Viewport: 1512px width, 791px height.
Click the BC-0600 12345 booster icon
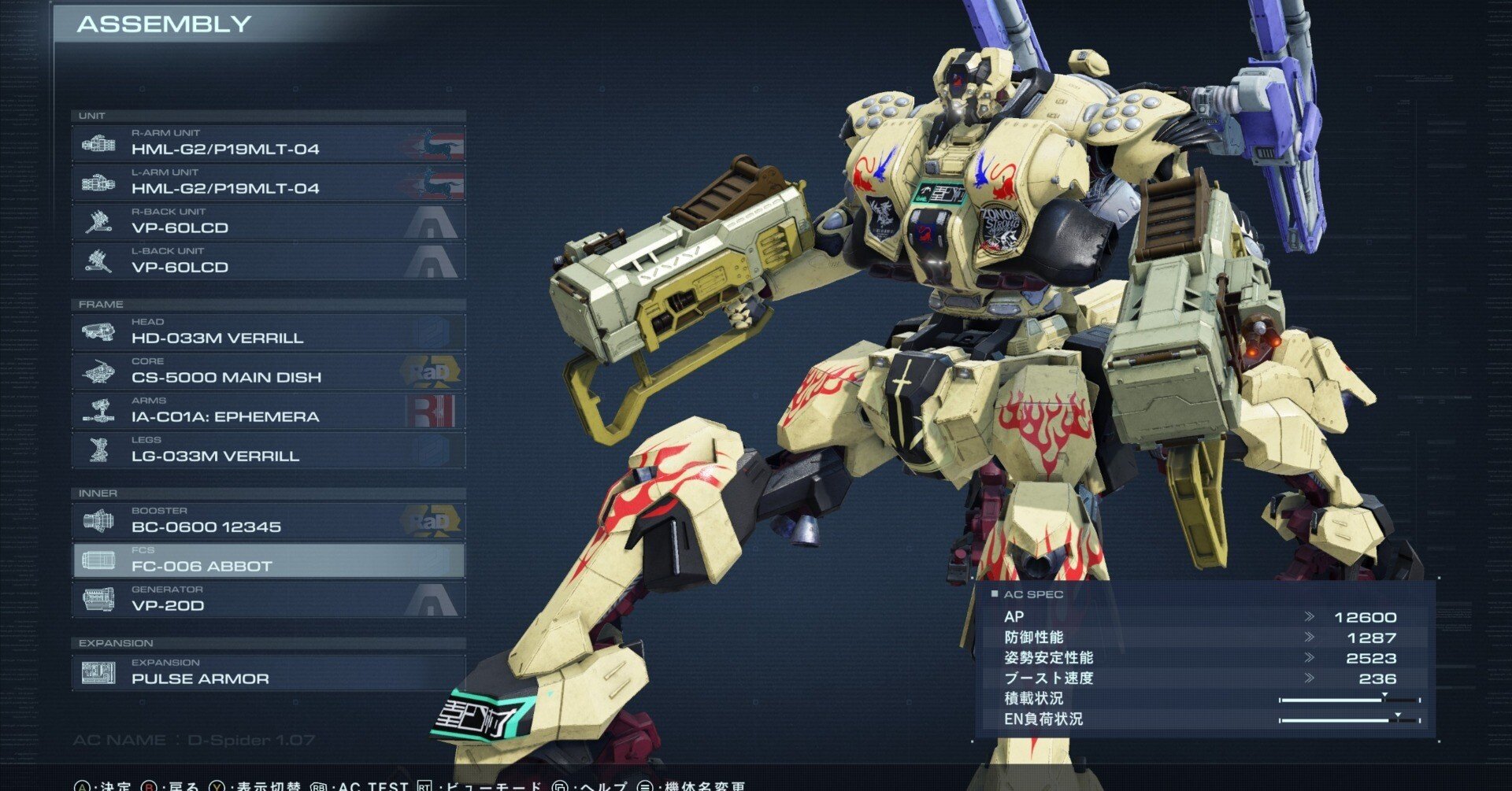(98, 521)
